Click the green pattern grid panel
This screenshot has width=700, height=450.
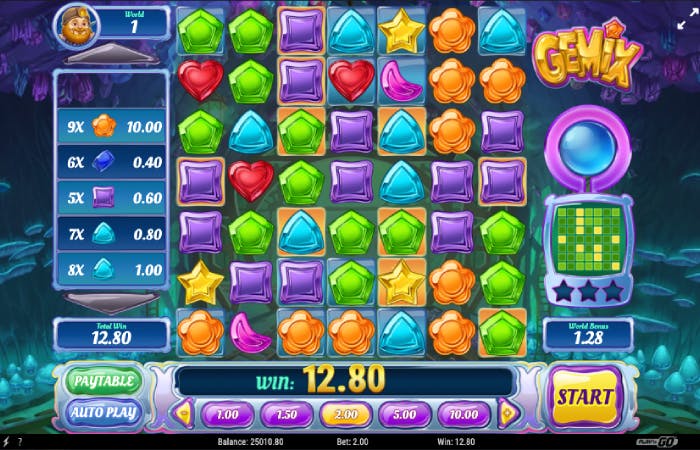coord(588,239)
